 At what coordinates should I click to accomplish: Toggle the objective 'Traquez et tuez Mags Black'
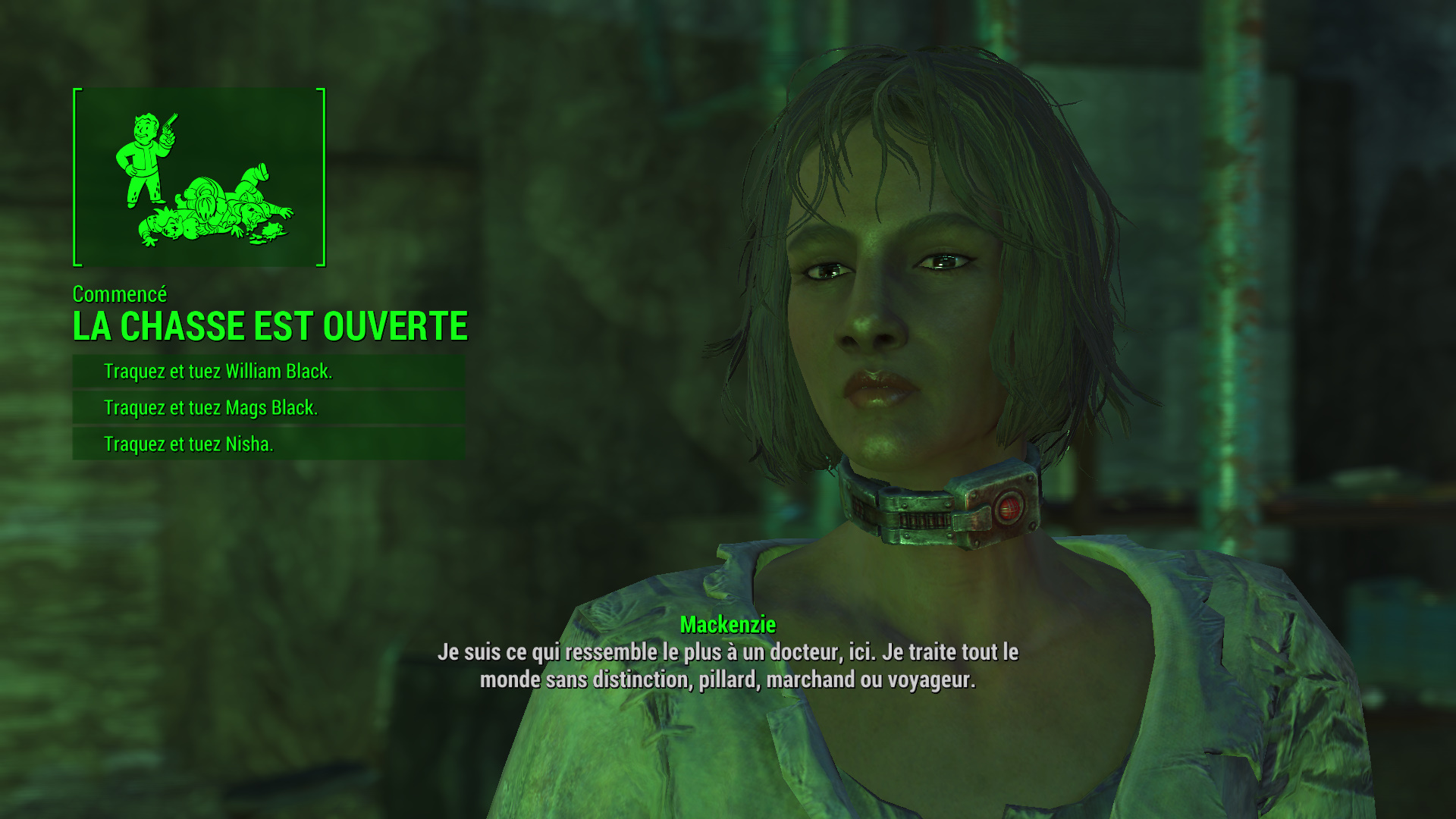pyautogui.click(x=212, y=407)
